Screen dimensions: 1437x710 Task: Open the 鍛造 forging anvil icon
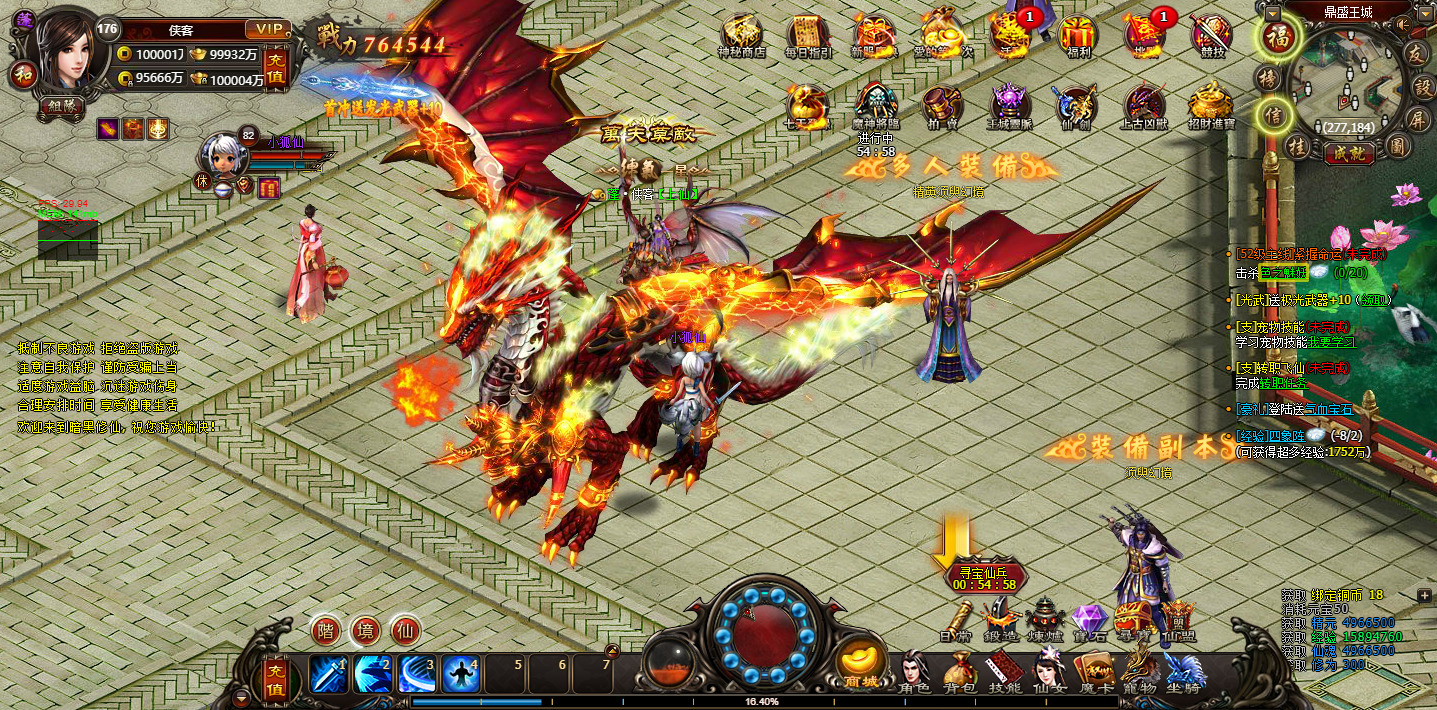pos(1000,618)
